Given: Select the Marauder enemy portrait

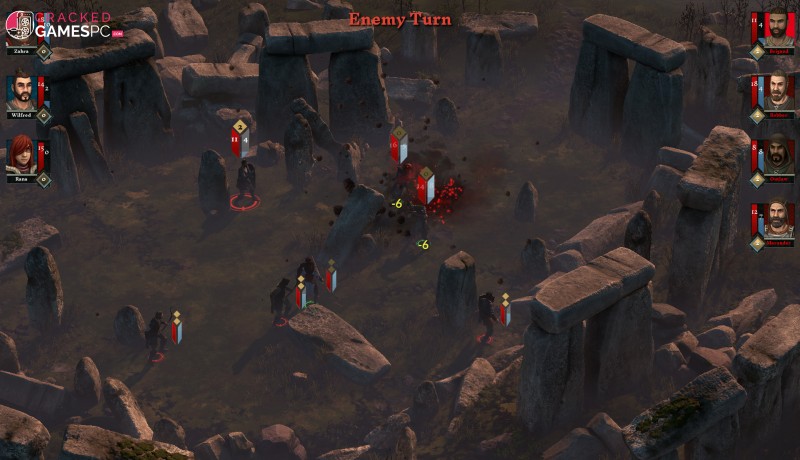Looking at the screenshot, I should 780,220.
